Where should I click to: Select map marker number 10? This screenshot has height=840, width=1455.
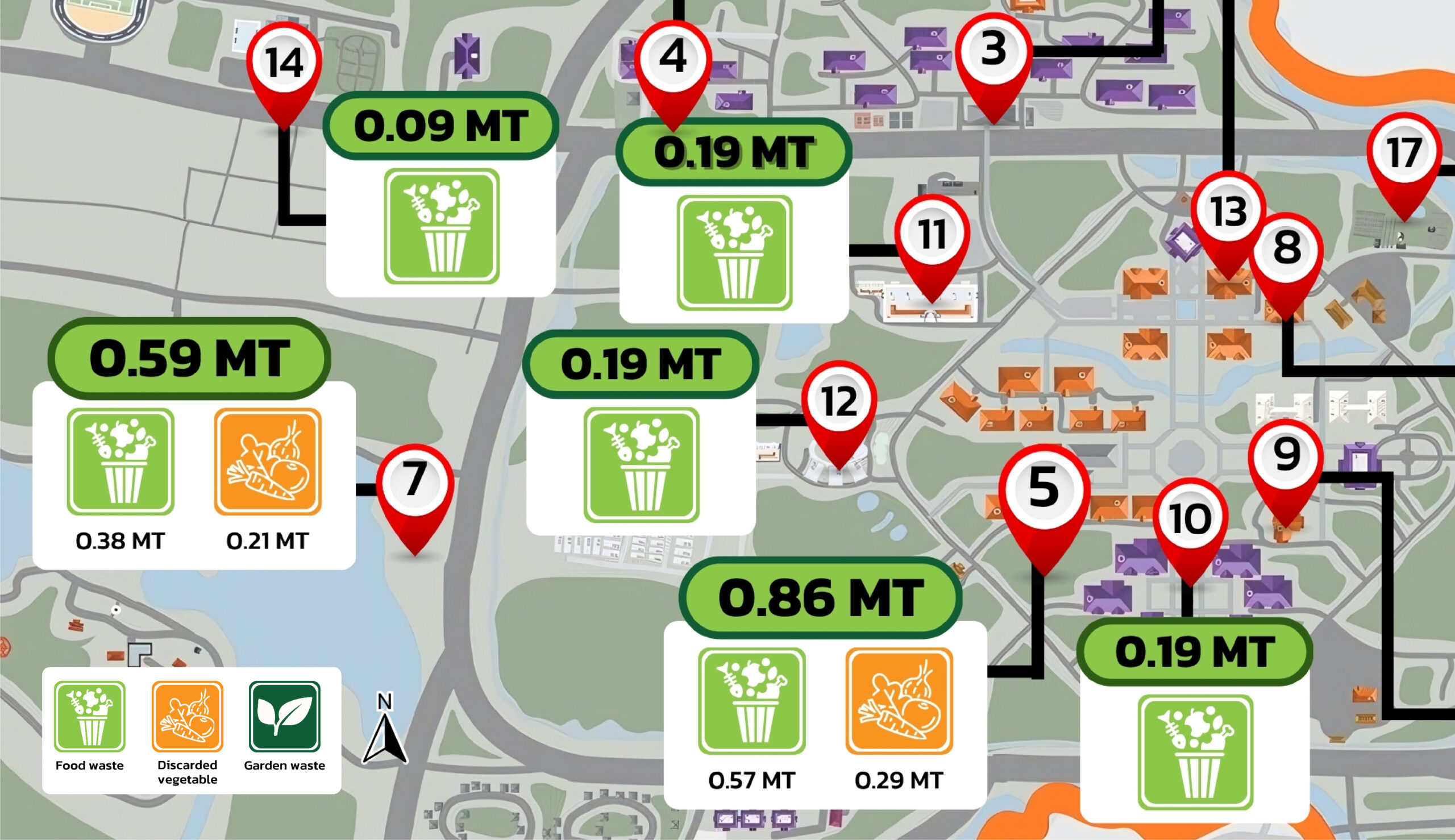pos(1190,518)
